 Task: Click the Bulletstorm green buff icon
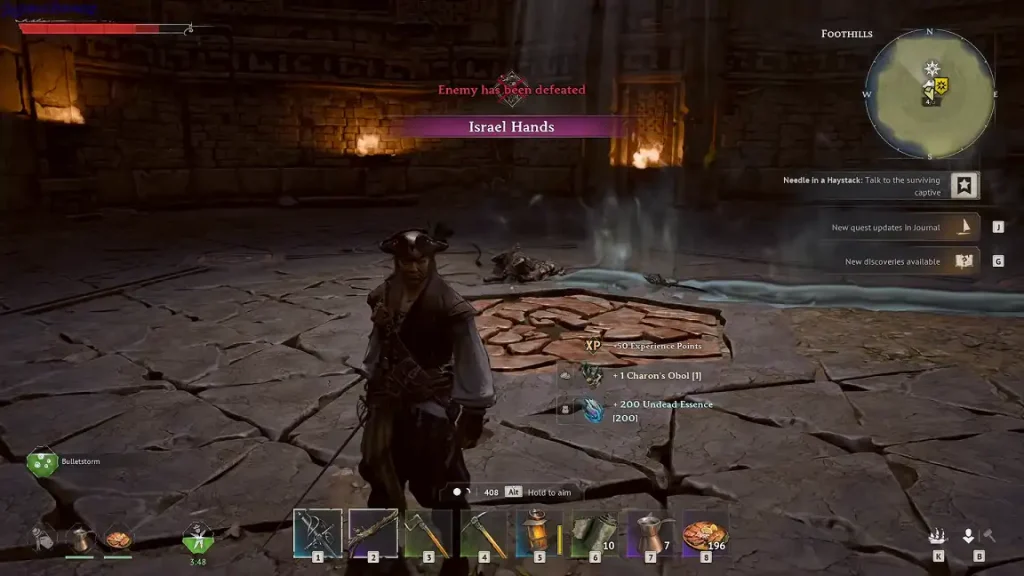click(x=41, y=462)
